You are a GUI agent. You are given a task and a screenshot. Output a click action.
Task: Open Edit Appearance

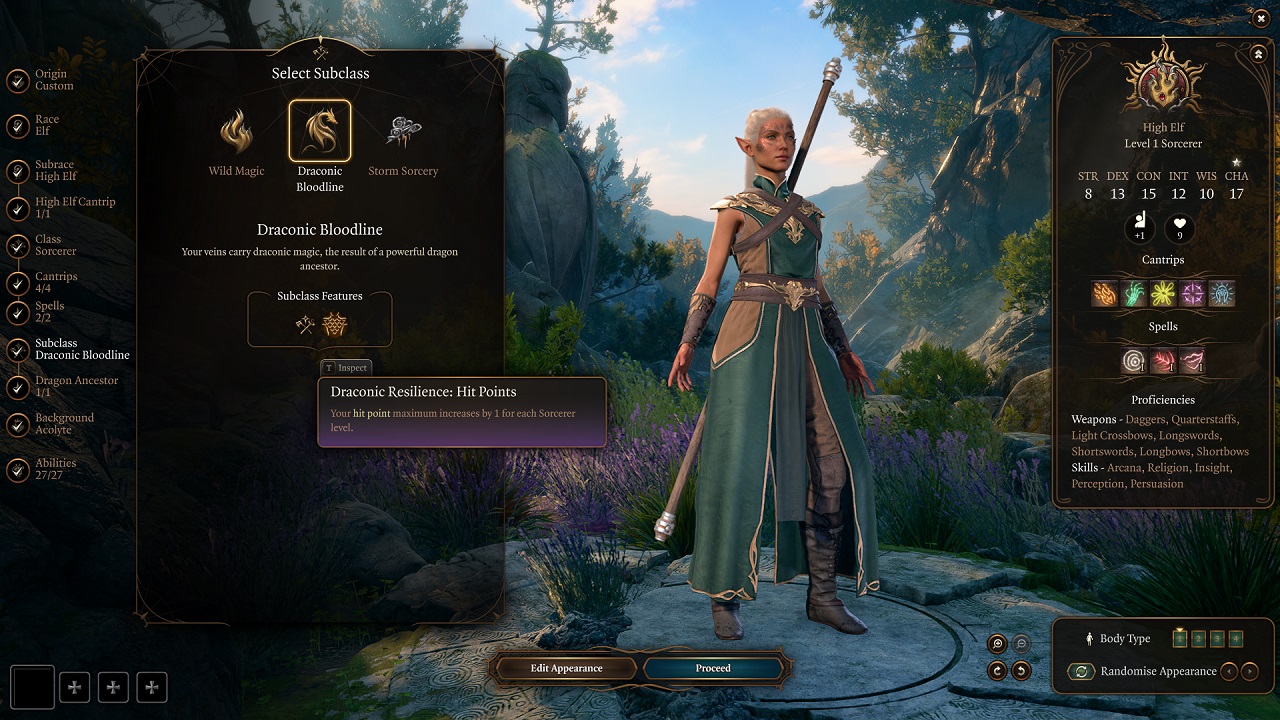[566, 668]
